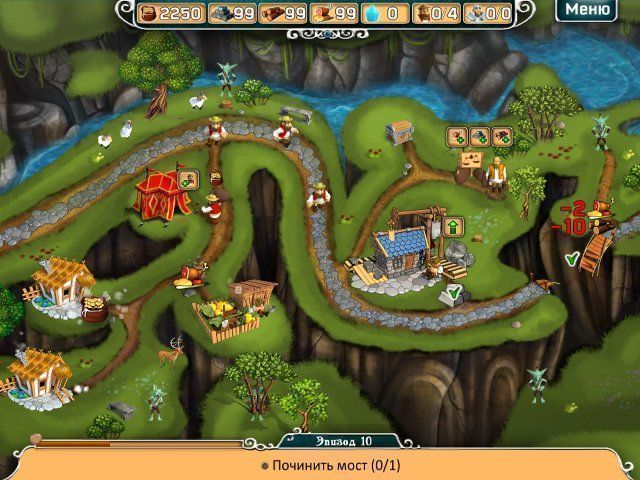Click the green checkmark beside the broken bridge
The height and width of the screenshot is (480, 640).
[571, 259]
